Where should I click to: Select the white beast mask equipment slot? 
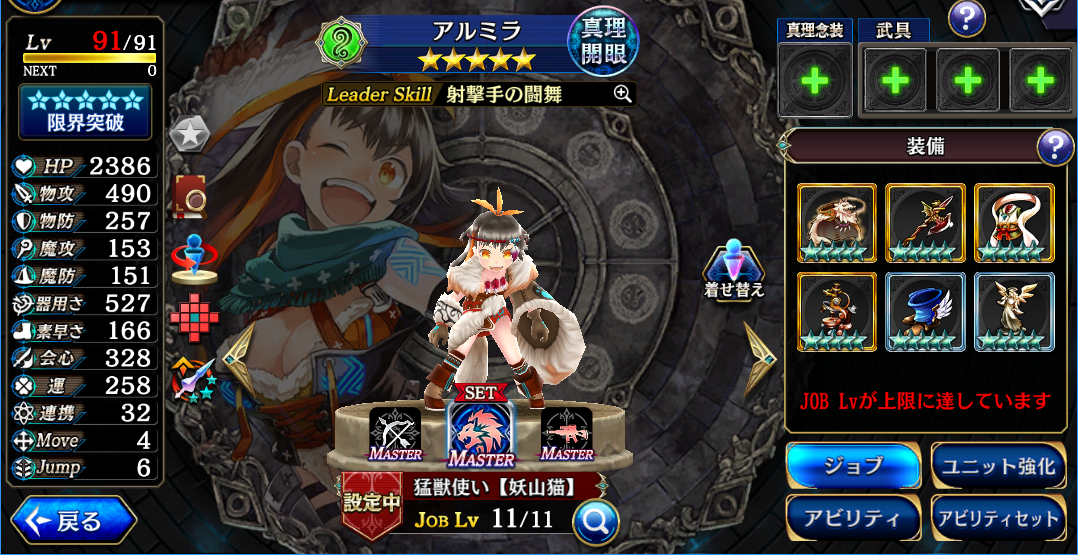point(1014,223)
